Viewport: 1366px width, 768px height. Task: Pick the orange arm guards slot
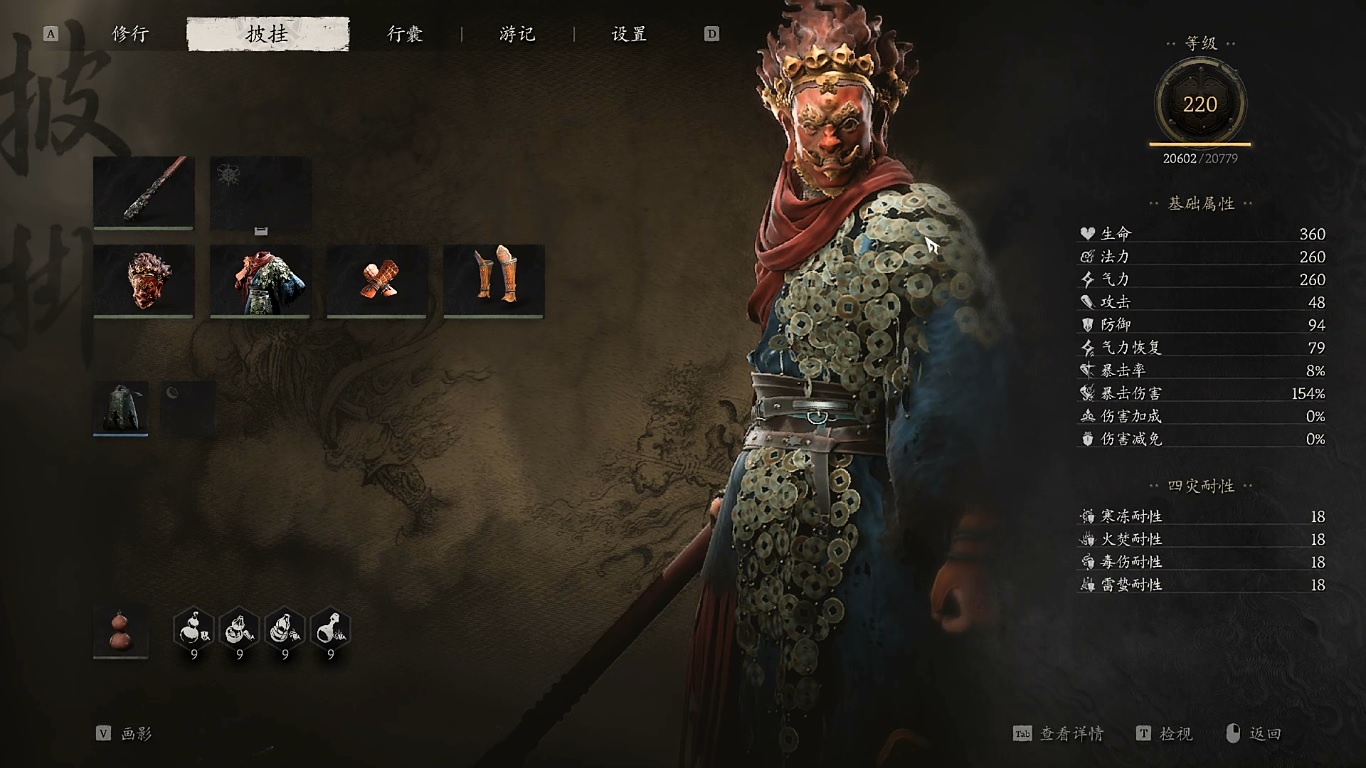pyautogui.click(x=377, y=280)
